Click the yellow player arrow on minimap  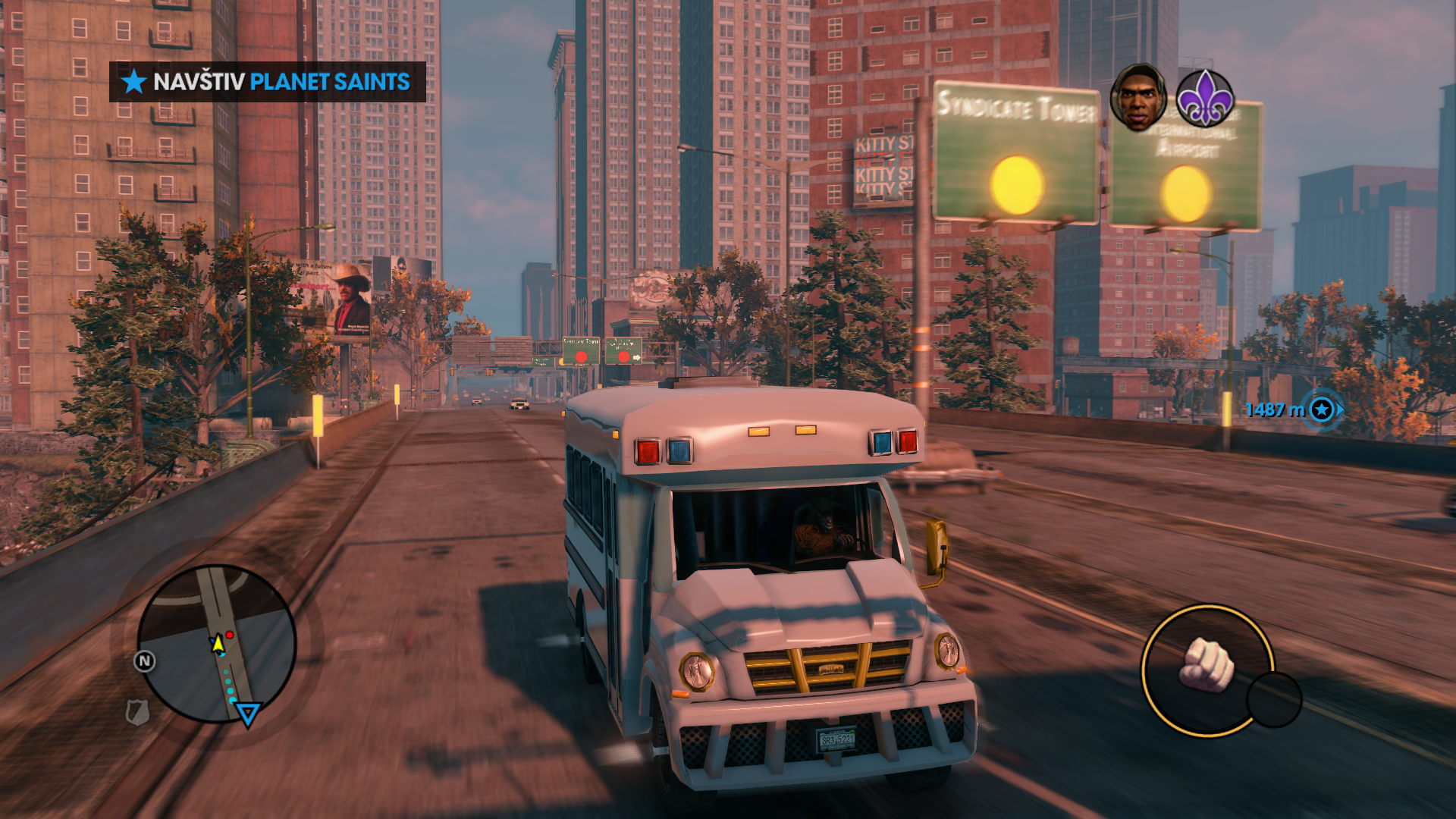[218, 645]
